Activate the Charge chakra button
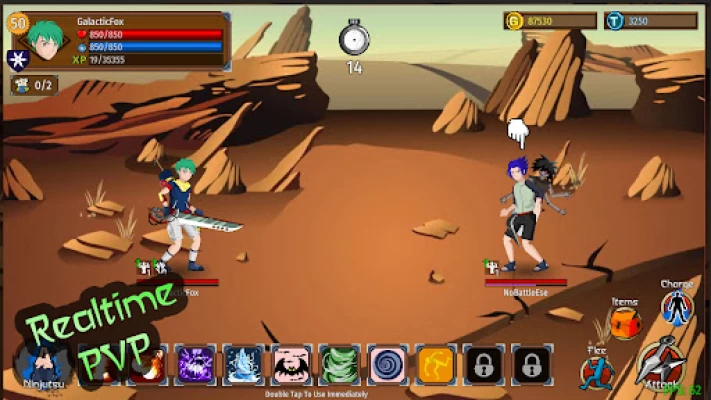Image resolution: width=711 pixels, height=400 pixels. [677, 306]
